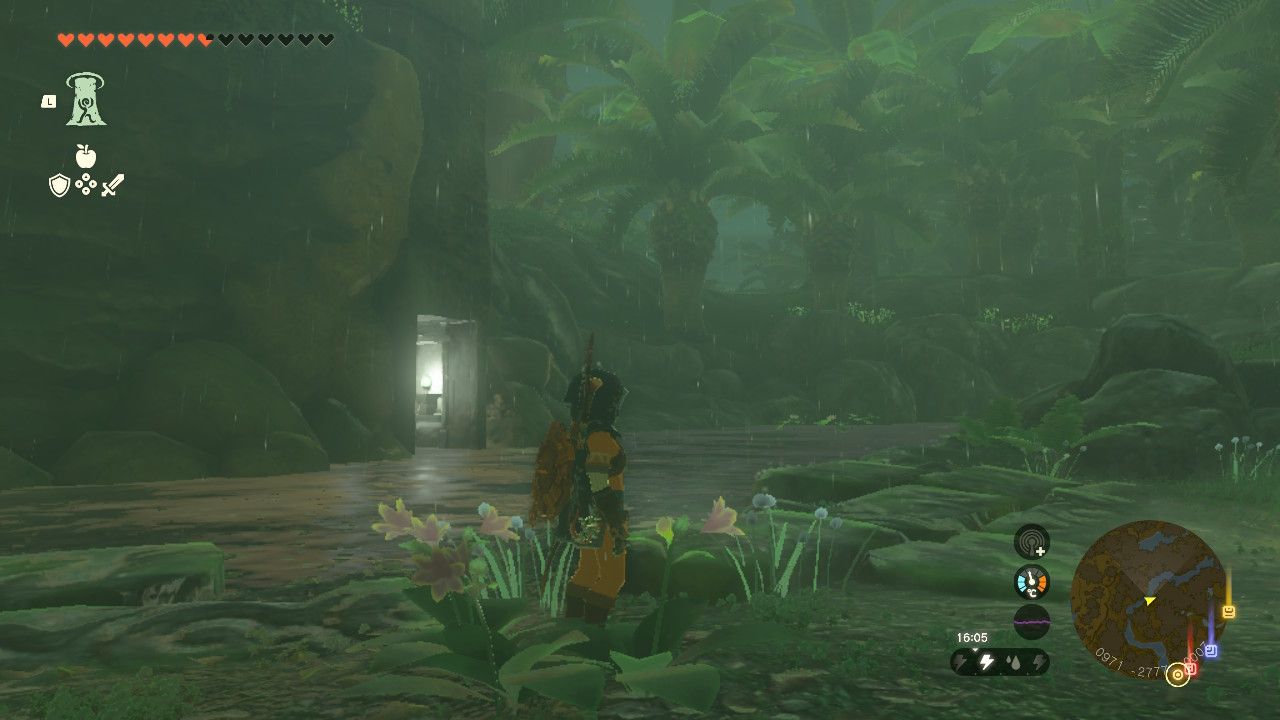1280x720 pixels.
Task: Click the apple food buff icon
Action: (x=86, y=156)
